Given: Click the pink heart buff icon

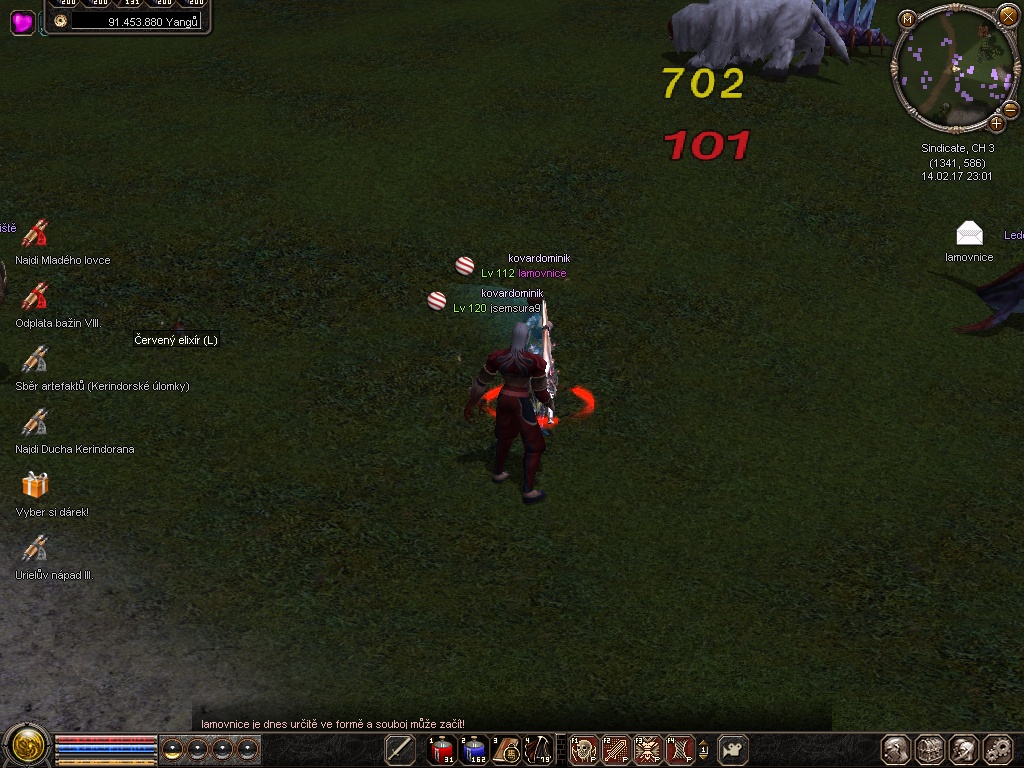Looking at the screenshot, I should click(23, 22).
